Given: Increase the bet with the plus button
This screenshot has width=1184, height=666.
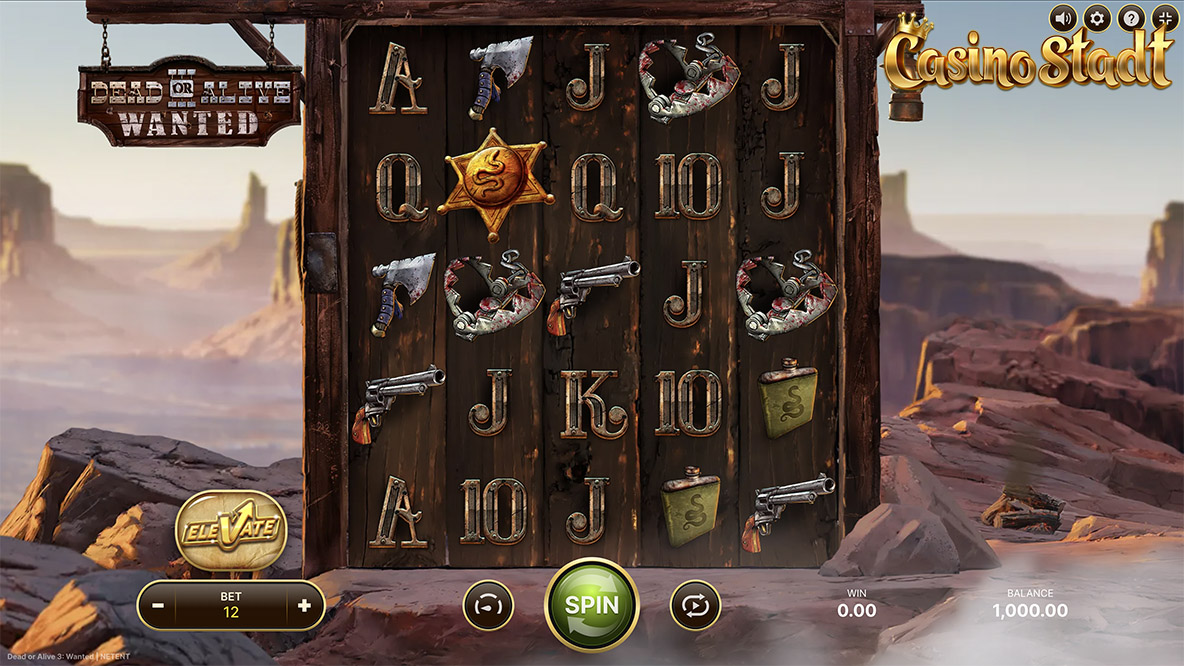Looking at the screenshot, I should 304,605.
